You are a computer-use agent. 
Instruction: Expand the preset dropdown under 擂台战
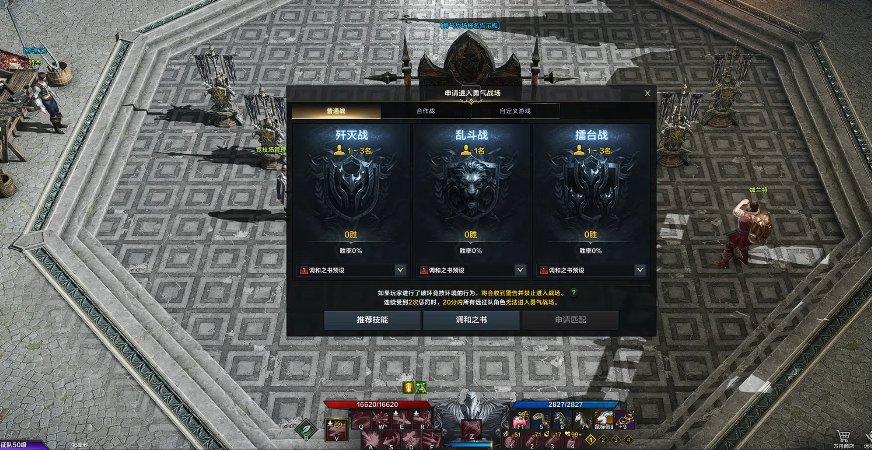tap(639, 269)
